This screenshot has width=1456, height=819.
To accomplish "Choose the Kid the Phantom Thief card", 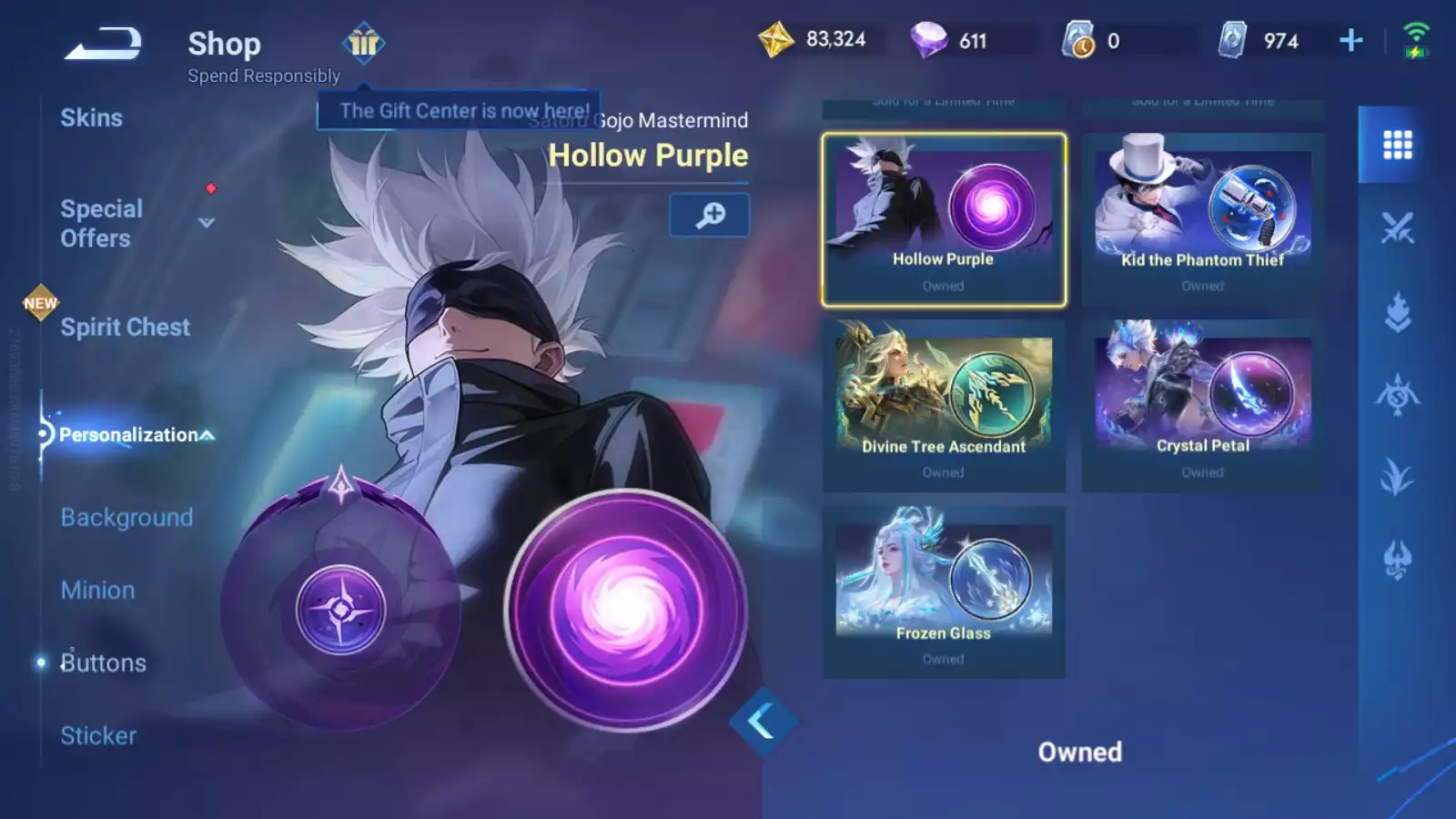I will [x=1202, y=219].
